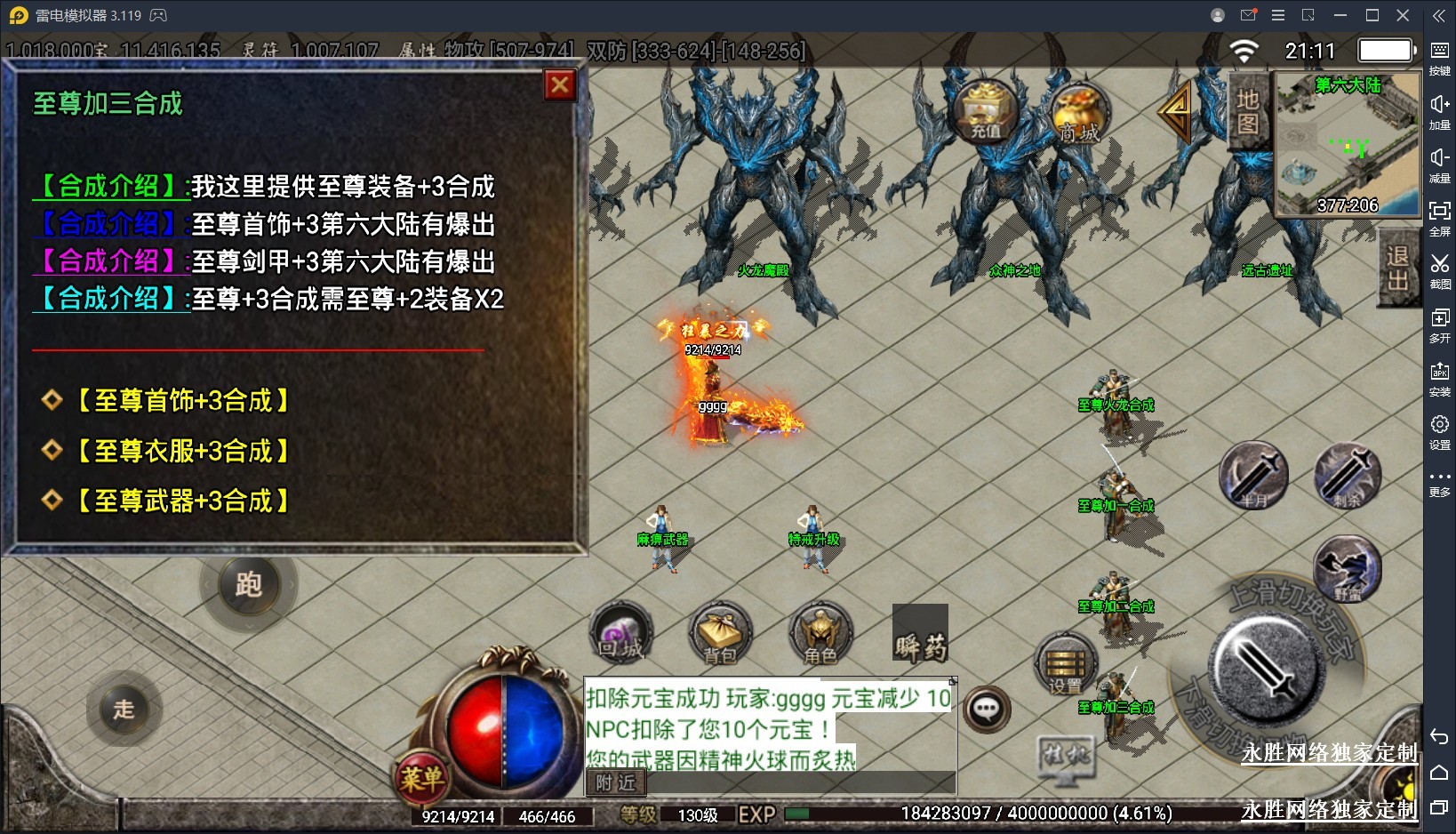Toggle the 跑 run button

coord(249,584)
